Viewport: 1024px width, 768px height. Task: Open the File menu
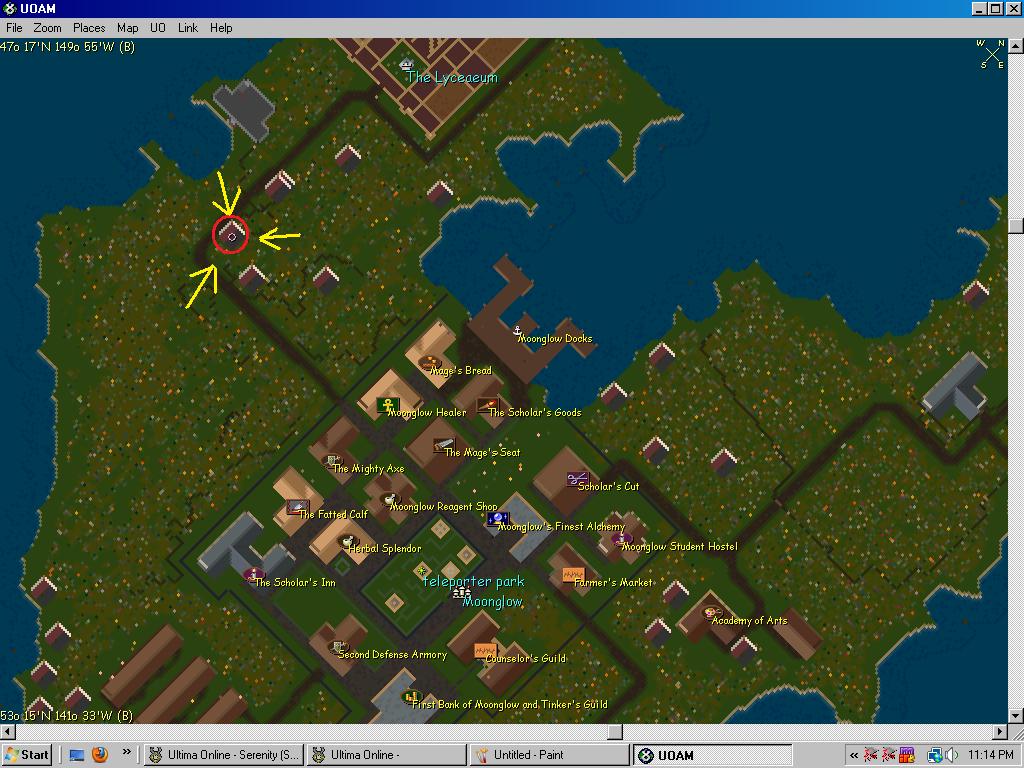pyautogui.click(x=14, y=28)
